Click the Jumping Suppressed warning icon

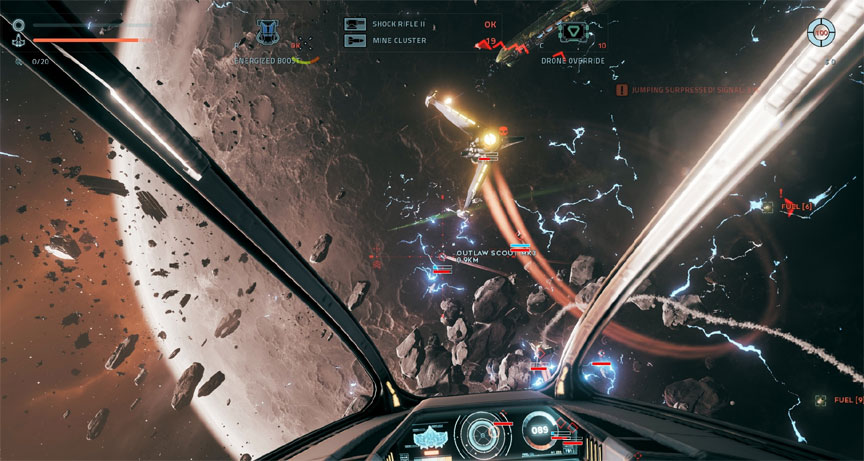(622, 90)
